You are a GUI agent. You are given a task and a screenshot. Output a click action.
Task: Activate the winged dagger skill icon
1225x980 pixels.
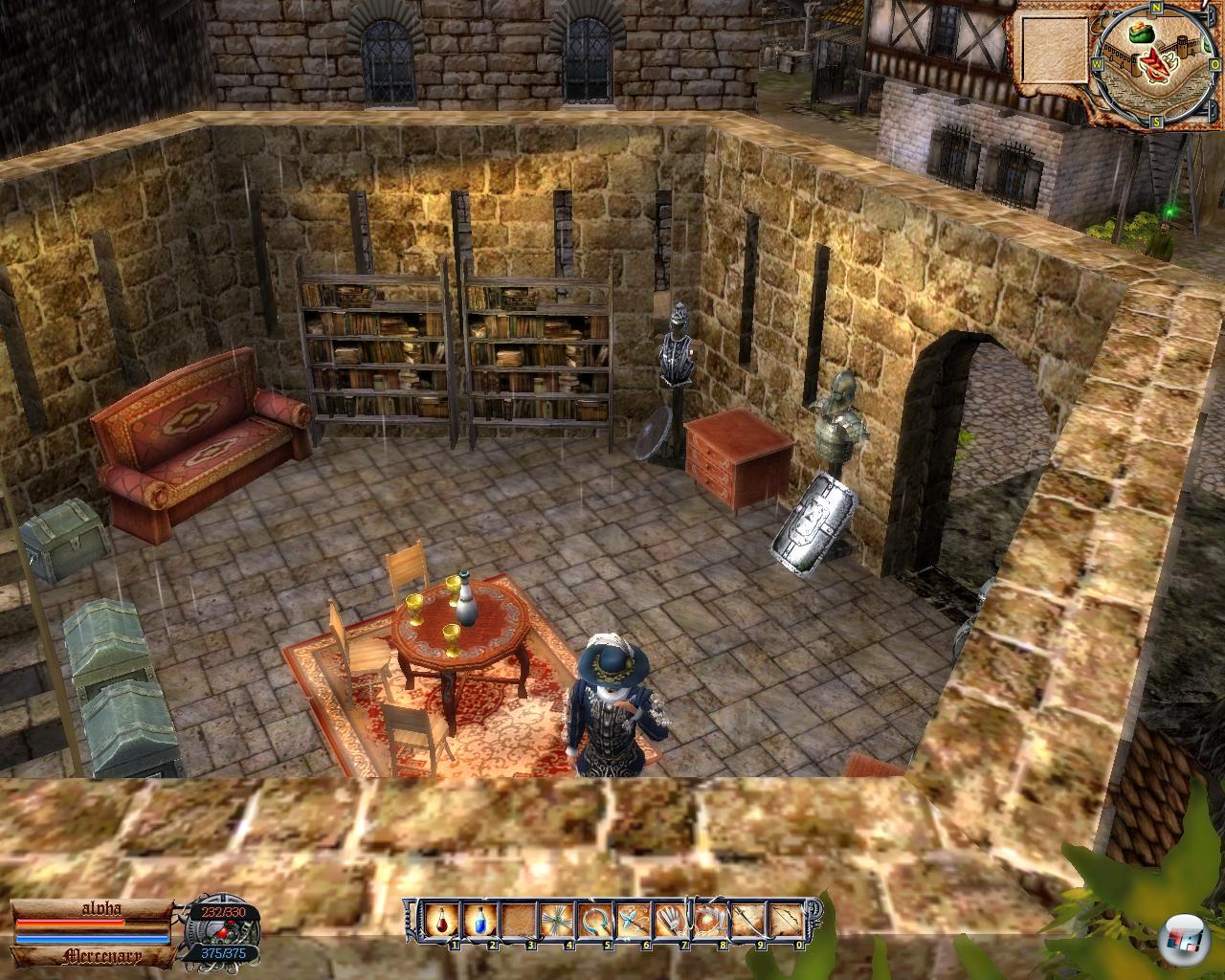tap(631, 922)
